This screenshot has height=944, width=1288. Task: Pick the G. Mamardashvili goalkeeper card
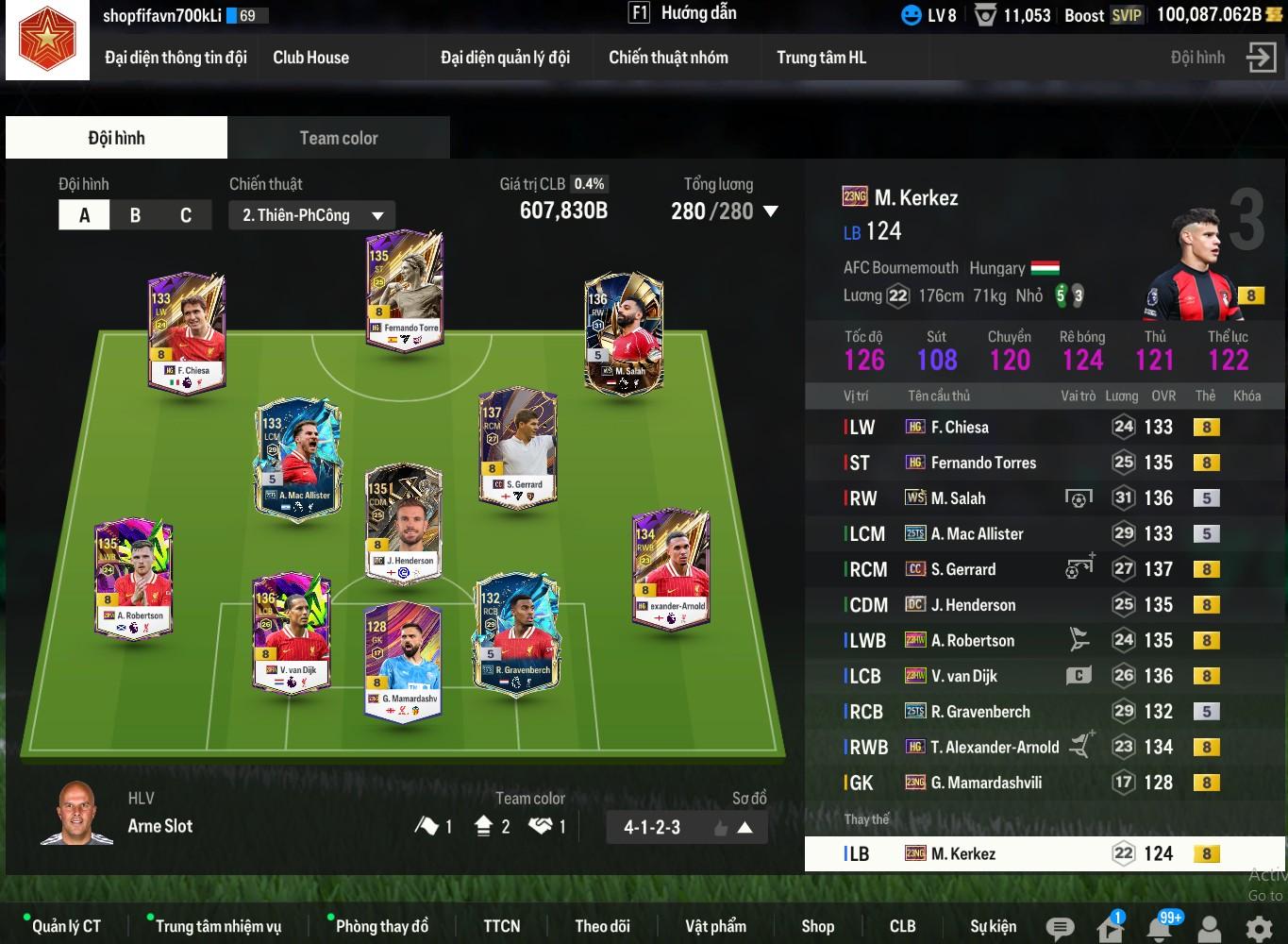coord(403,661)
